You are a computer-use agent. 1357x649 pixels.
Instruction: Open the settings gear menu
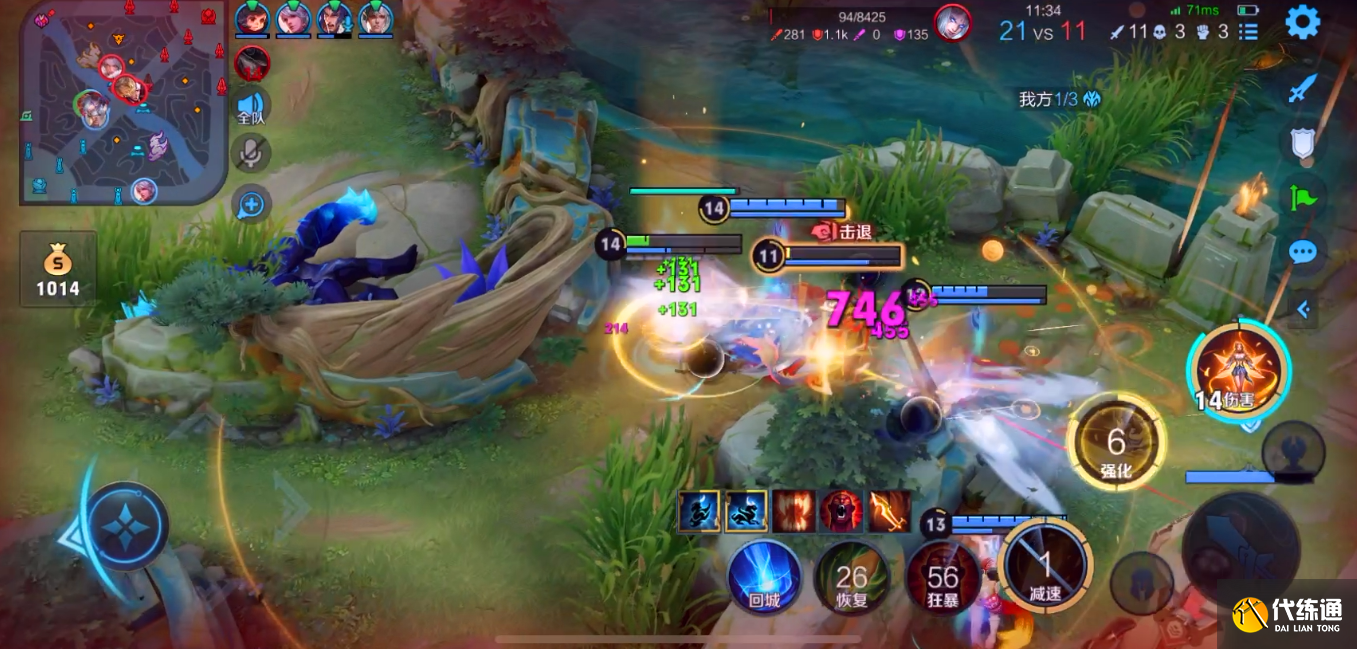point(1302,22)
